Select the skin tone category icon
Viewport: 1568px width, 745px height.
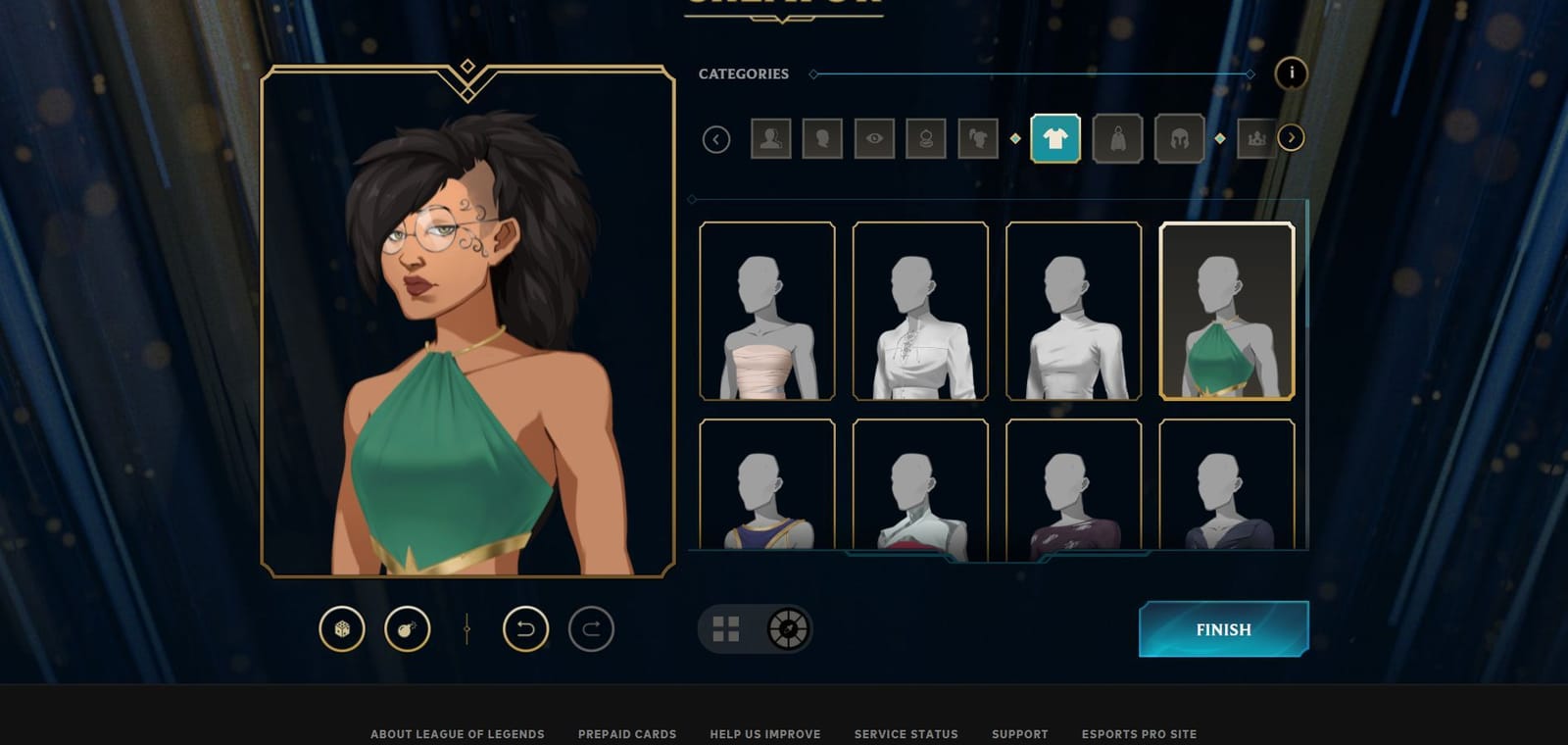770,138
